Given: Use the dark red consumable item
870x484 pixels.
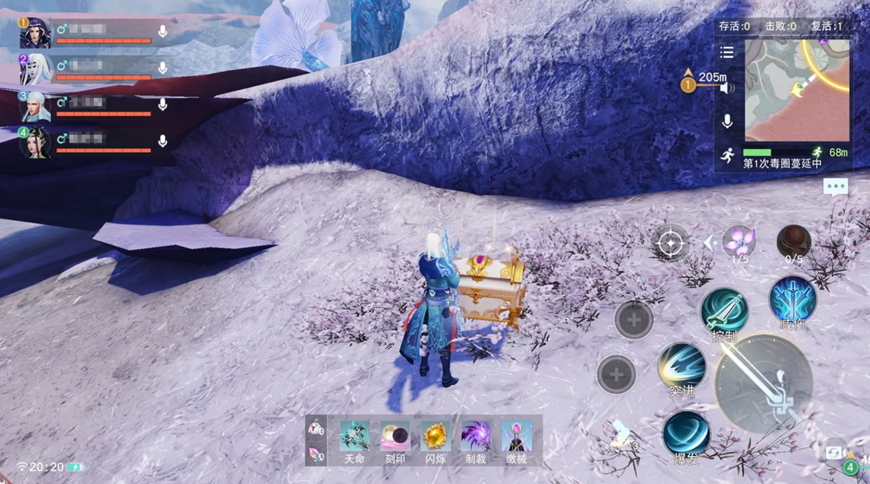Looking at the screenshot, I should tap(794, 241).
